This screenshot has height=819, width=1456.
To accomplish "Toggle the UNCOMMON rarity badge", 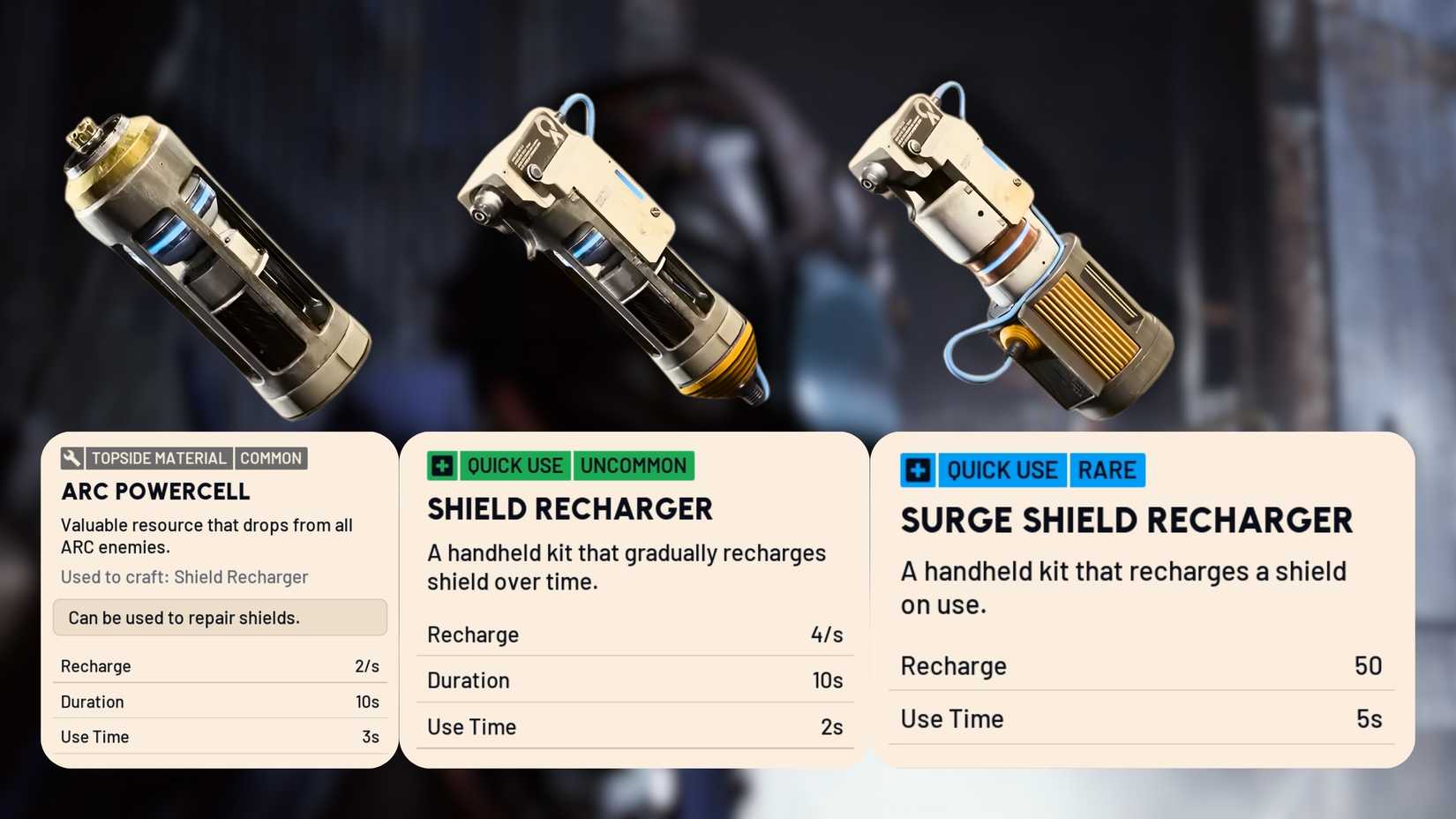I will pos(634,466).
